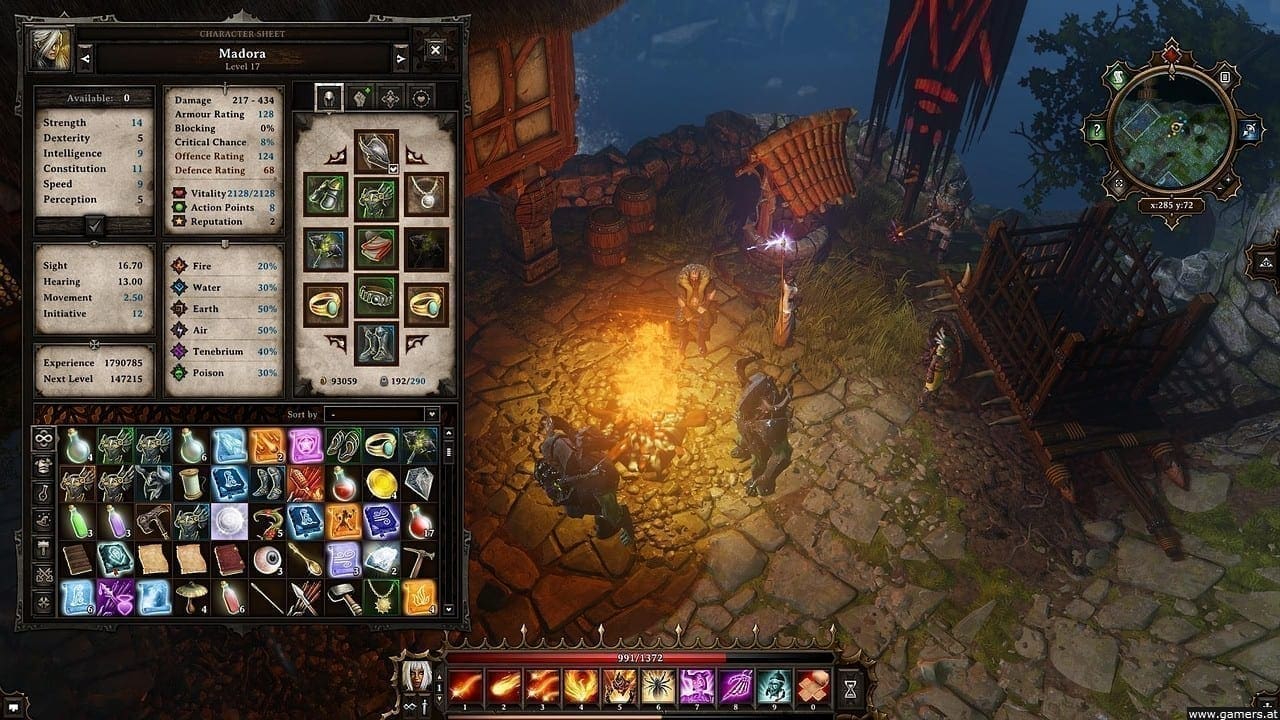This screenshot has width=1280, height=720.
Task: Select the gold coin item in inventory
Action: (x=380, y=483)
